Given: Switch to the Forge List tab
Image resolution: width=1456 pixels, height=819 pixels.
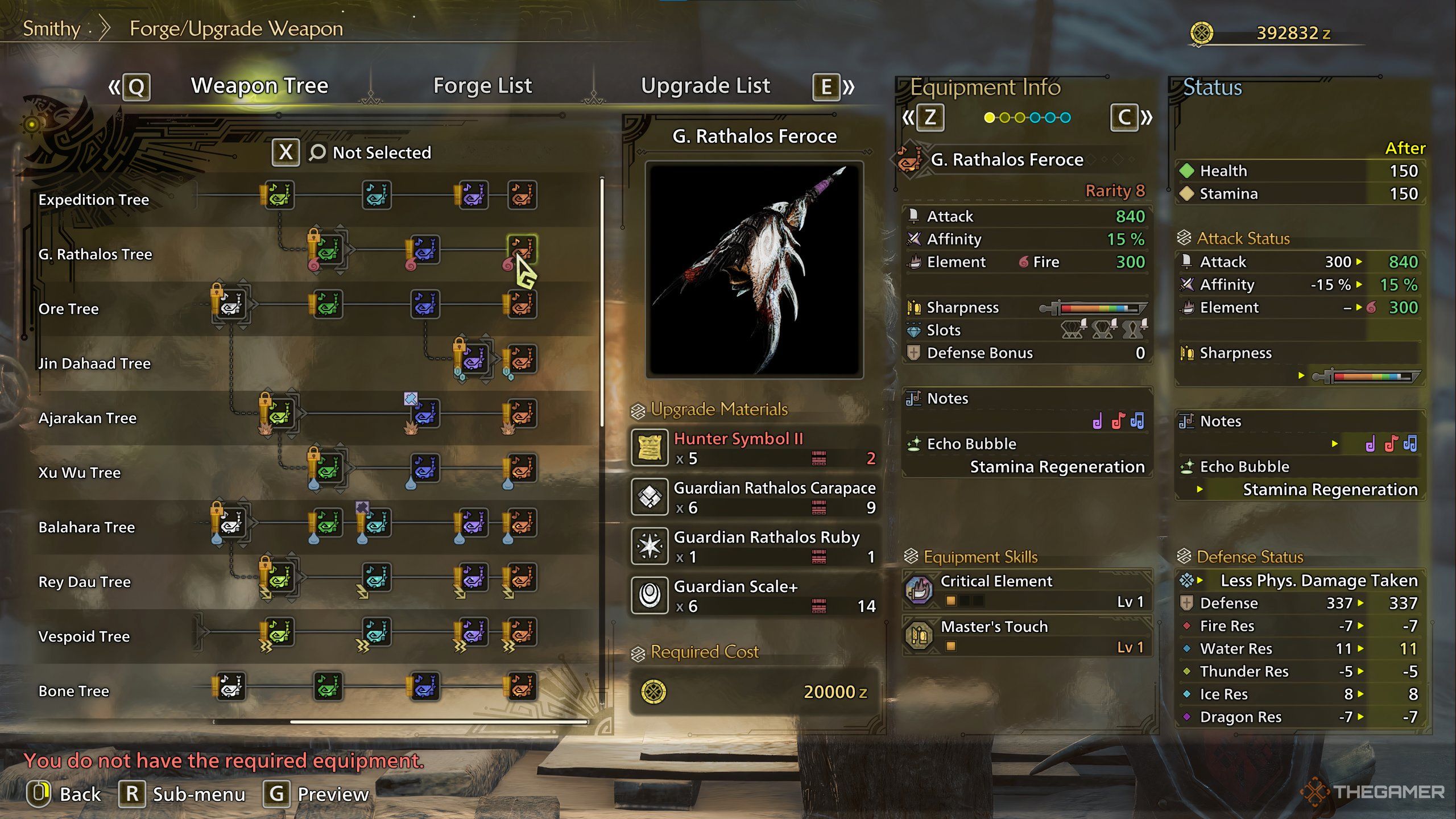Looking at the screenshot, I should tap(482, 86).
